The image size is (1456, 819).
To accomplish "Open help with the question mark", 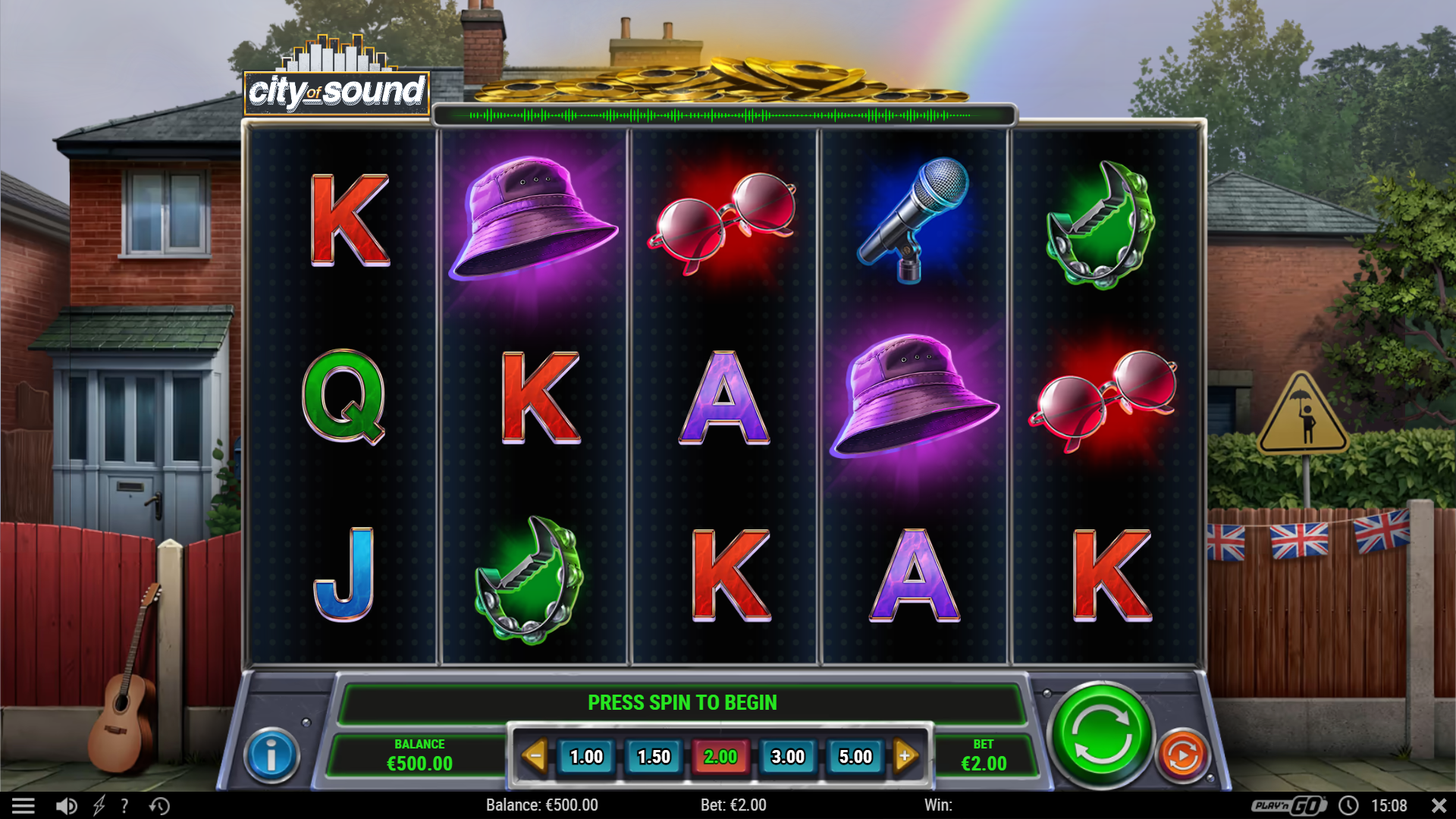I will (124, 805).
